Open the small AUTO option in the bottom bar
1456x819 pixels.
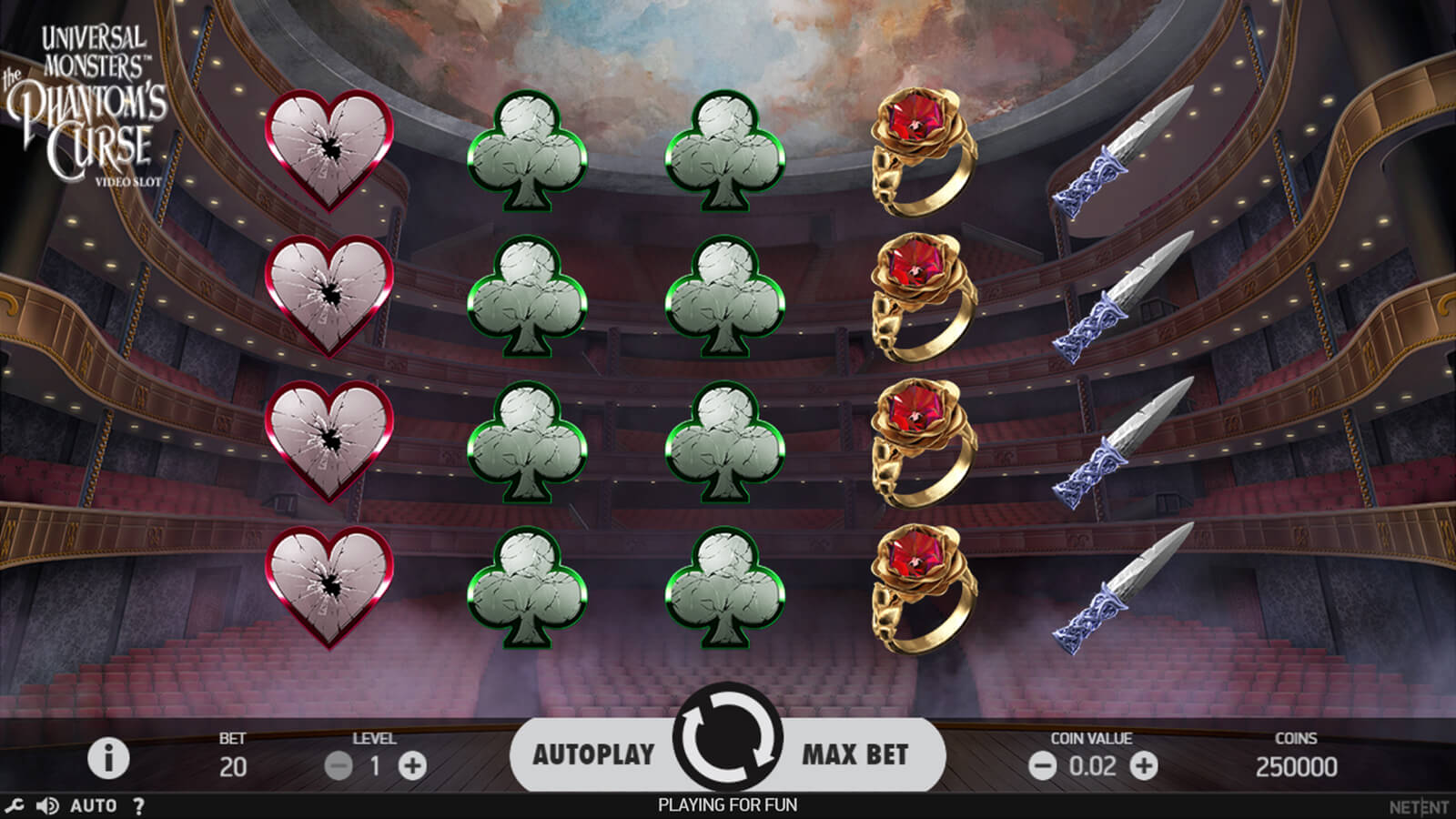pos(93,805)
